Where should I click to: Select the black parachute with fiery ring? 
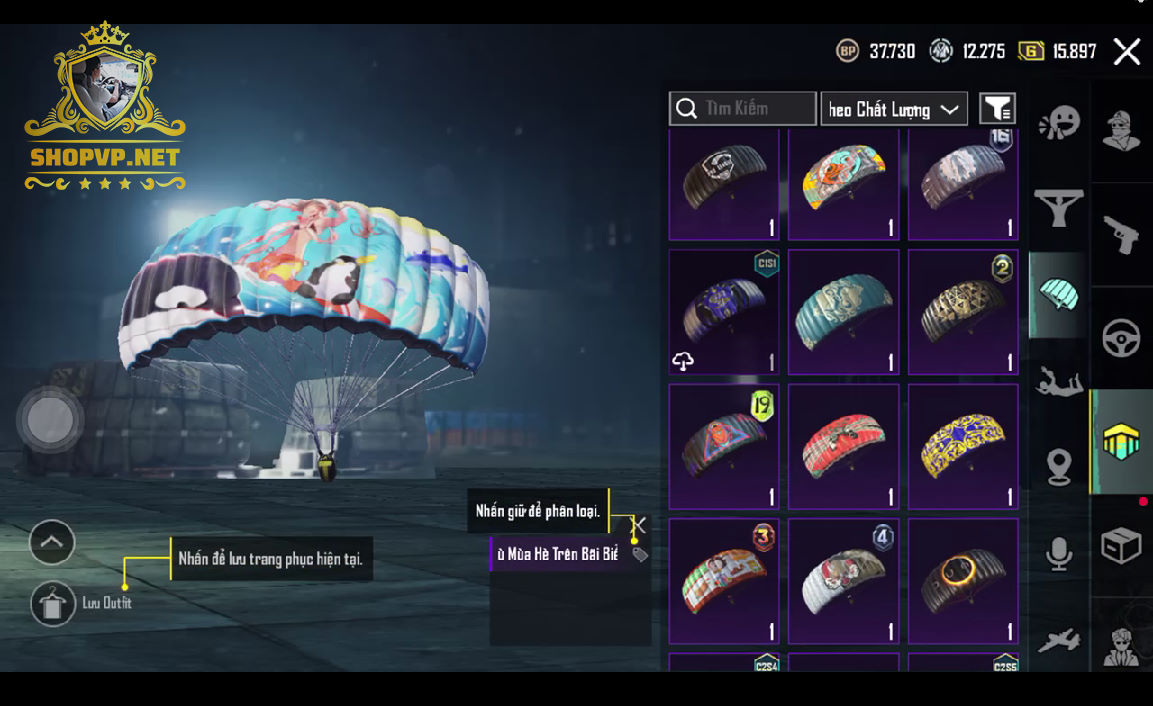963,581
